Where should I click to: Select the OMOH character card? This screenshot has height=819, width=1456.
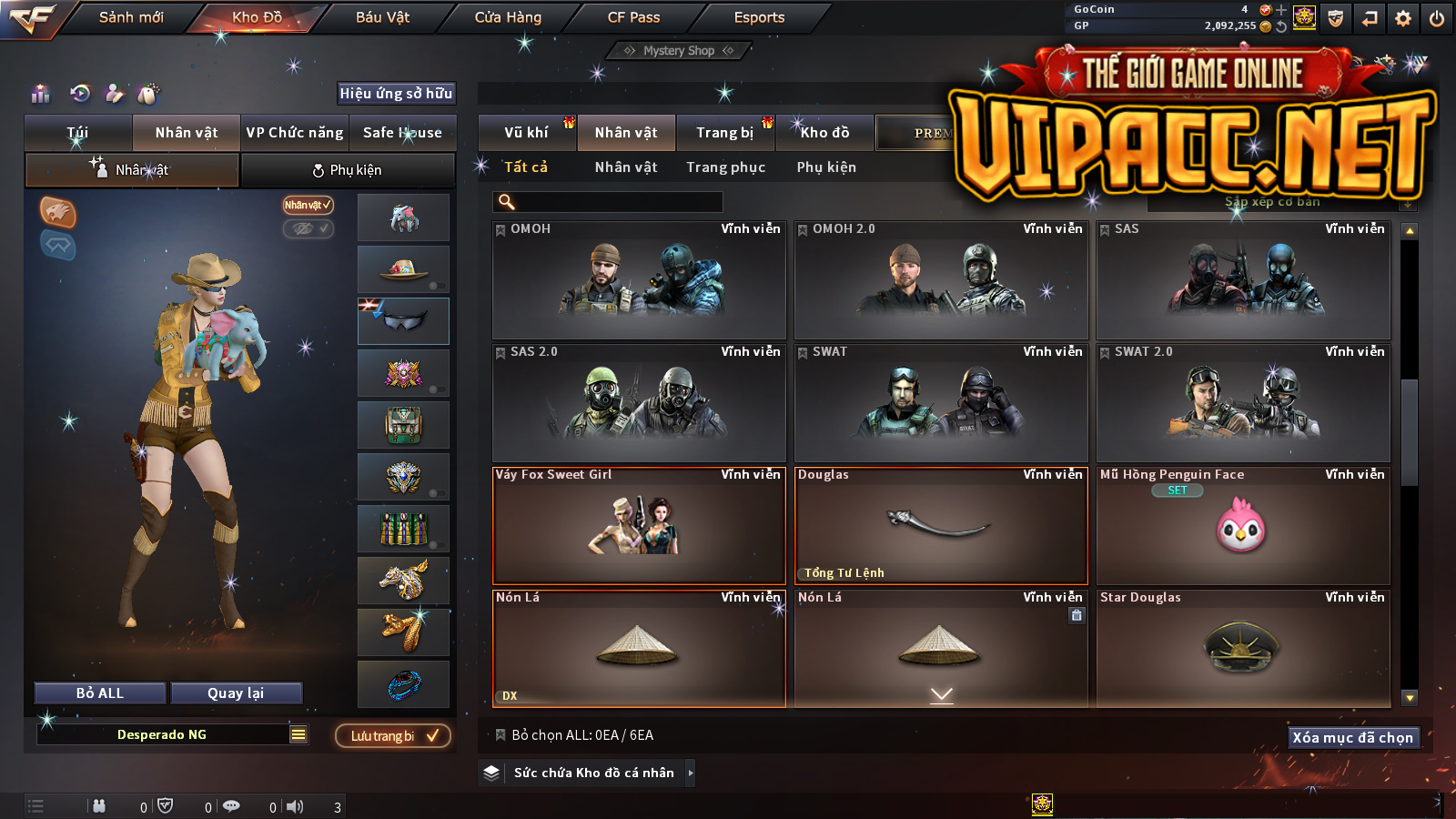639,280
